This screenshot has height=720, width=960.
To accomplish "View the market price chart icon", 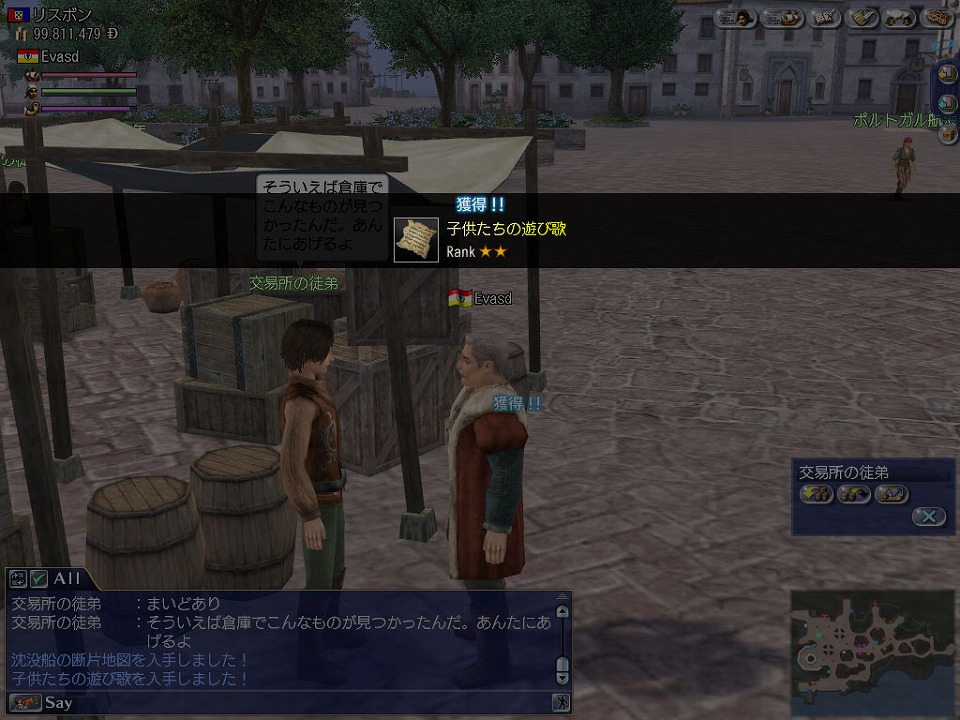I will coord(890,493).
